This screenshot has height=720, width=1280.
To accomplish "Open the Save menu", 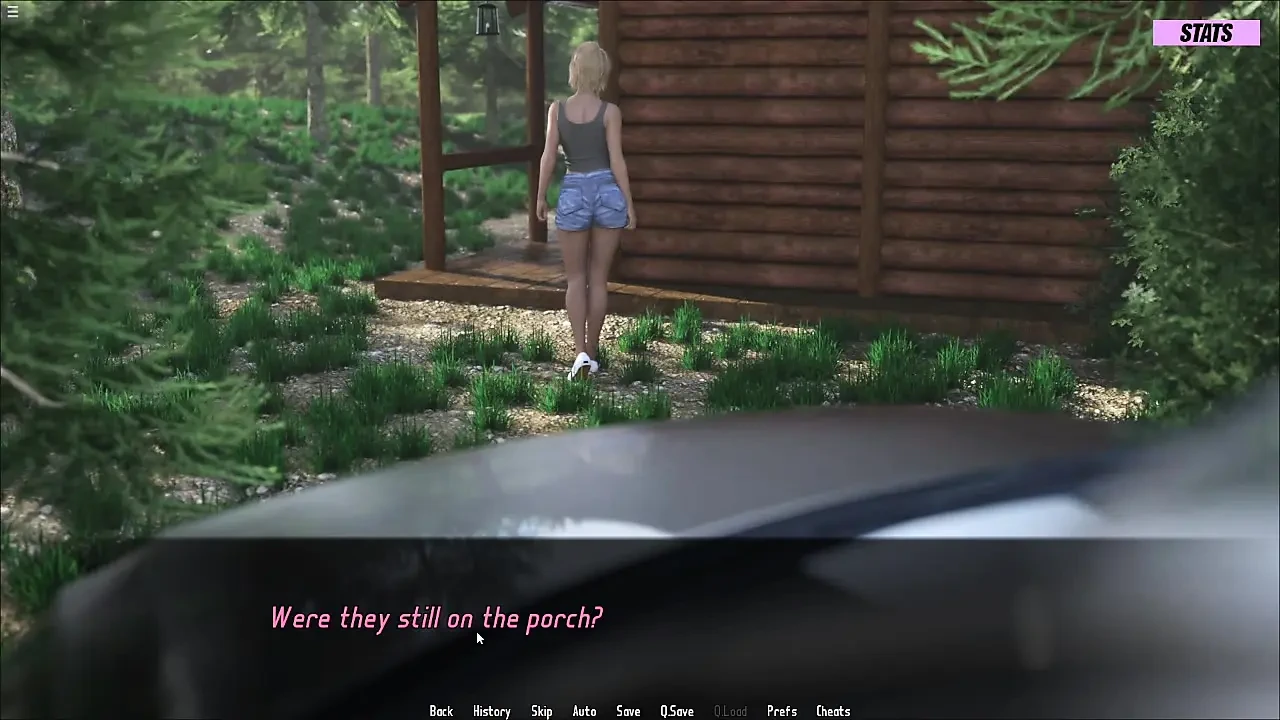I will [628, 711].
